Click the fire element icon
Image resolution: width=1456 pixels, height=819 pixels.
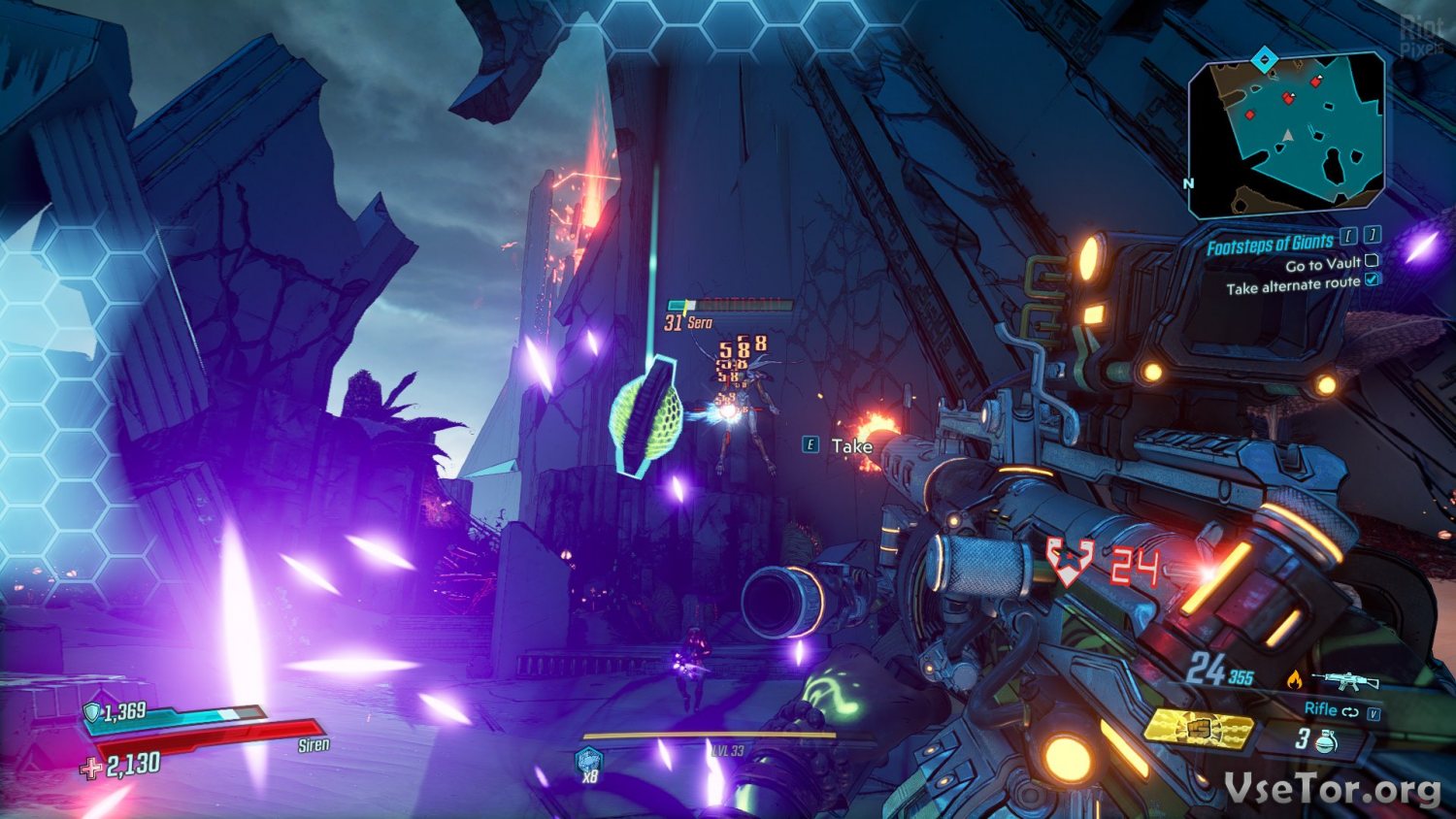tap(1294, 681)
